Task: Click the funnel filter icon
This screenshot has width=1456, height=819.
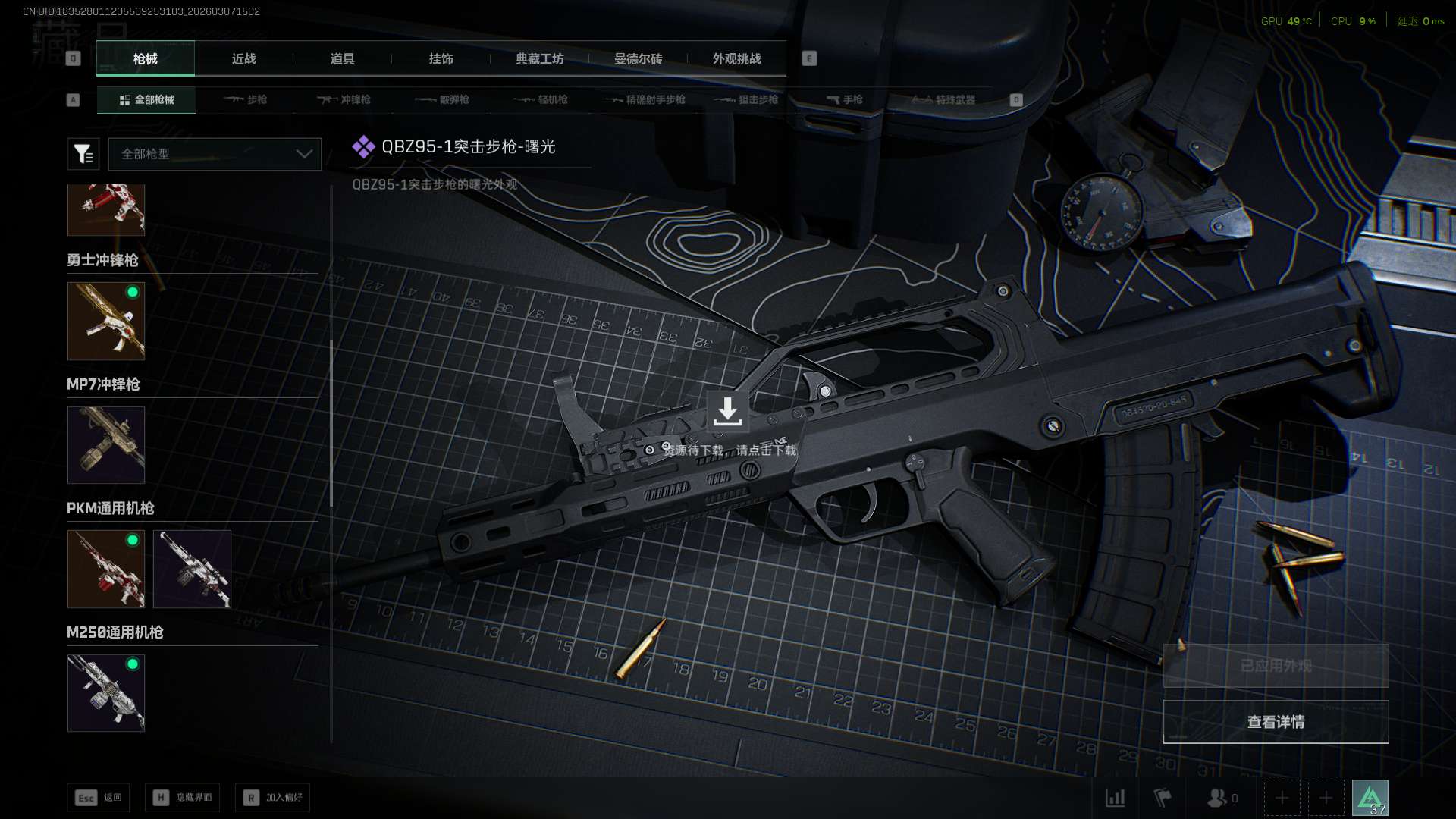Action: 83,154
